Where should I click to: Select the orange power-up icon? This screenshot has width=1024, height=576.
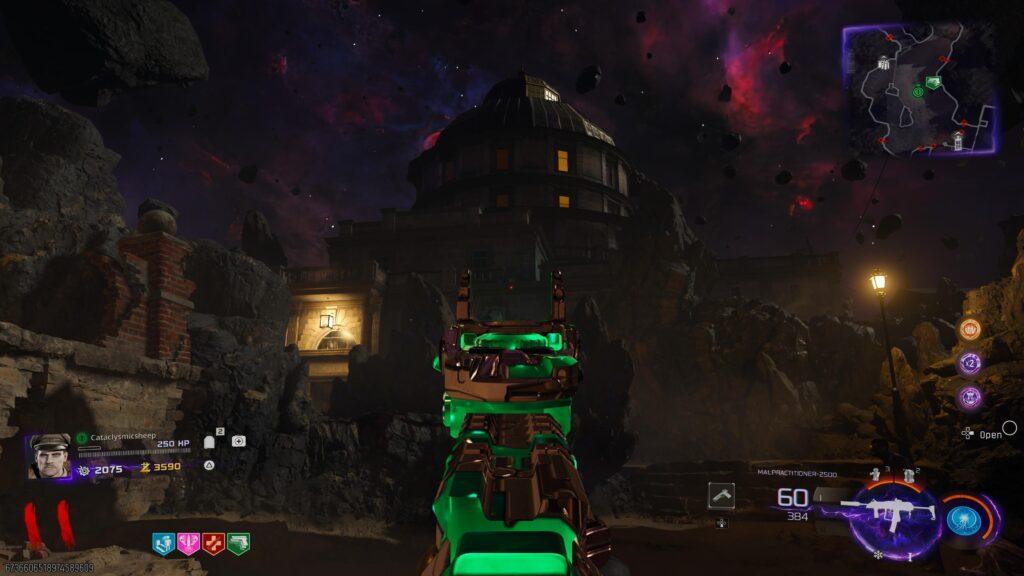(969, 330)
